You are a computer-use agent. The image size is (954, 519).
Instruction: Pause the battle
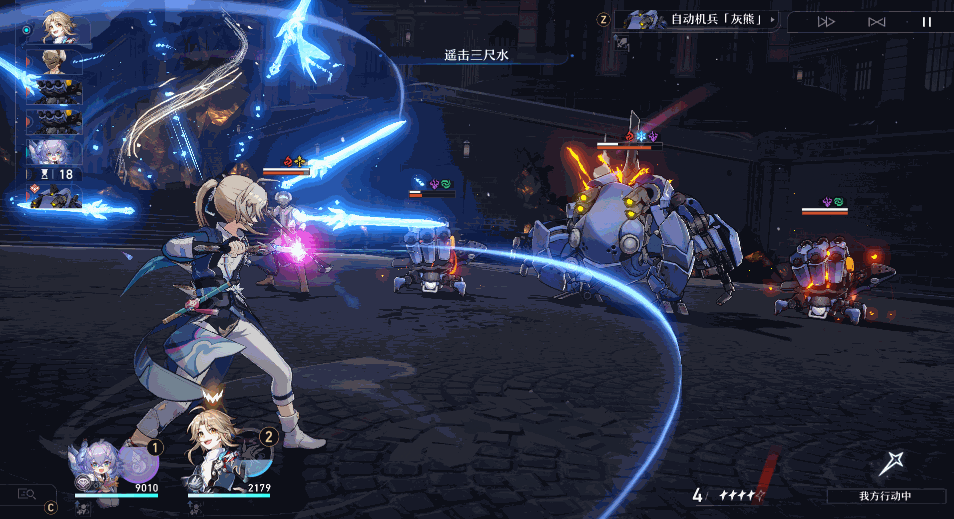[x=926, y=22]
